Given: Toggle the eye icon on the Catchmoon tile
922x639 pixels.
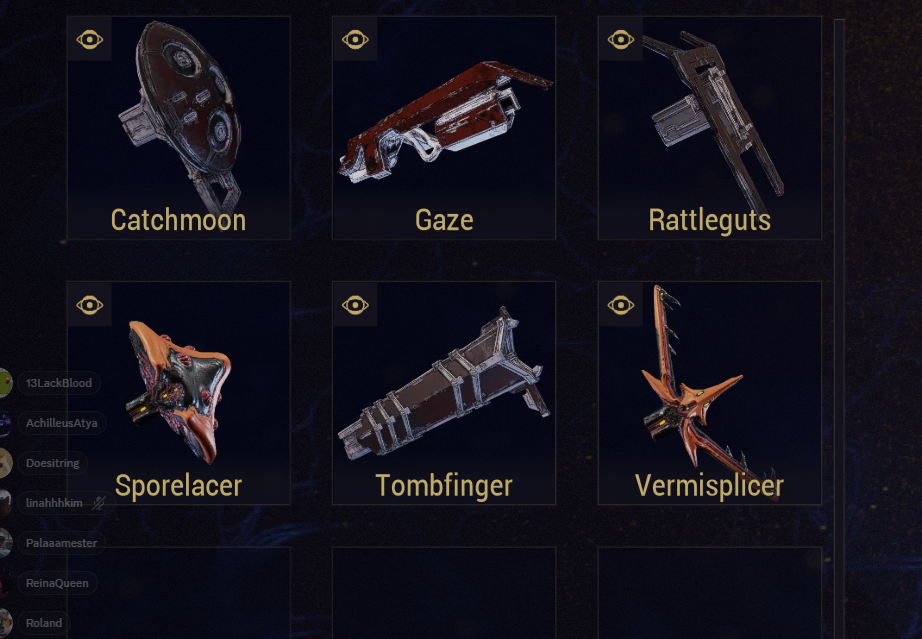Looking at the screenshot, I should click(90, 39).
